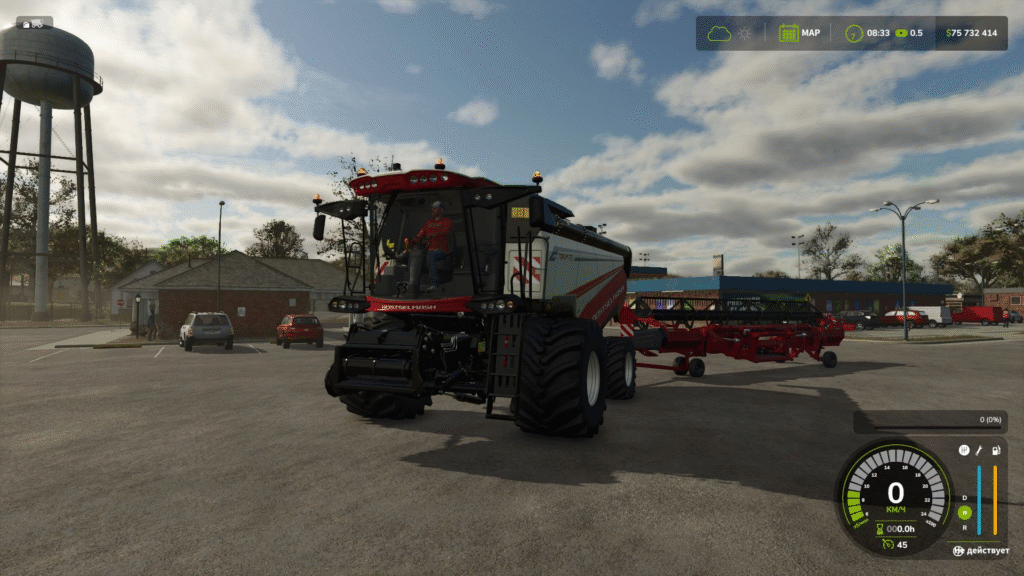Select the wrench vehicle condition icon
Screen dimensions: 1024x576
[980, 450]
